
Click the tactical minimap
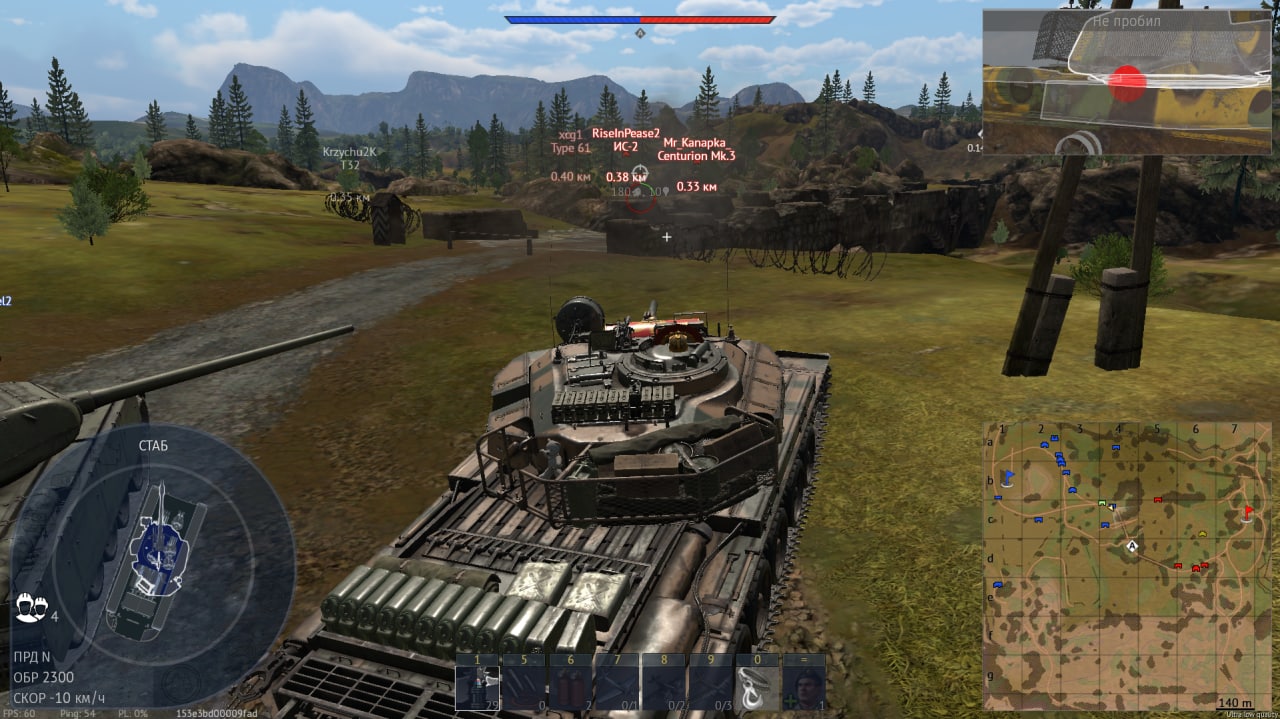click(x=1127, y=565)
